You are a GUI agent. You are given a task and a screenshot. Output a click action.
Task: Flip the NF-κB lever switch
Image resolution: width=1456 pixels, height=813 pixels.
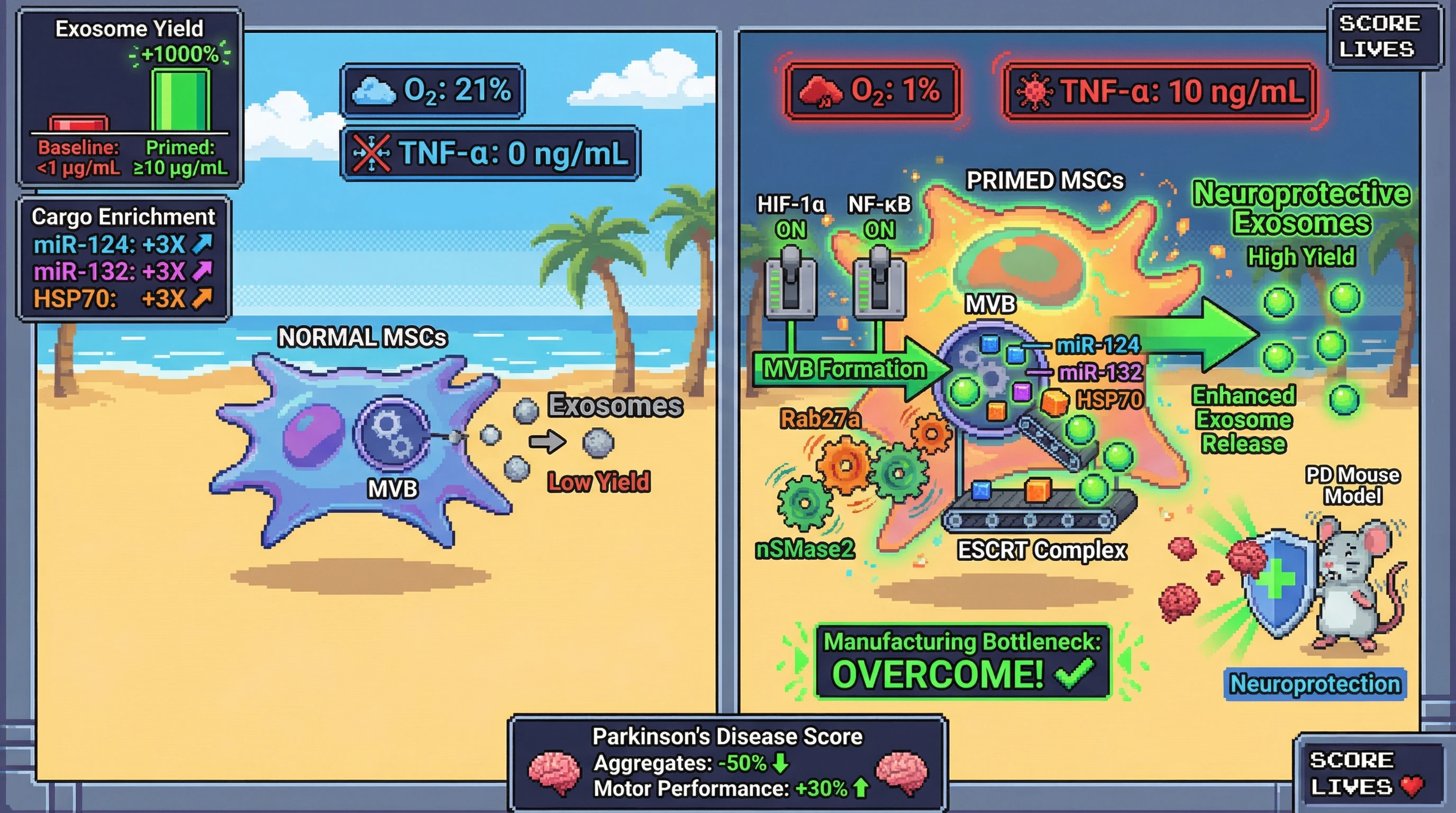point(879,283)
